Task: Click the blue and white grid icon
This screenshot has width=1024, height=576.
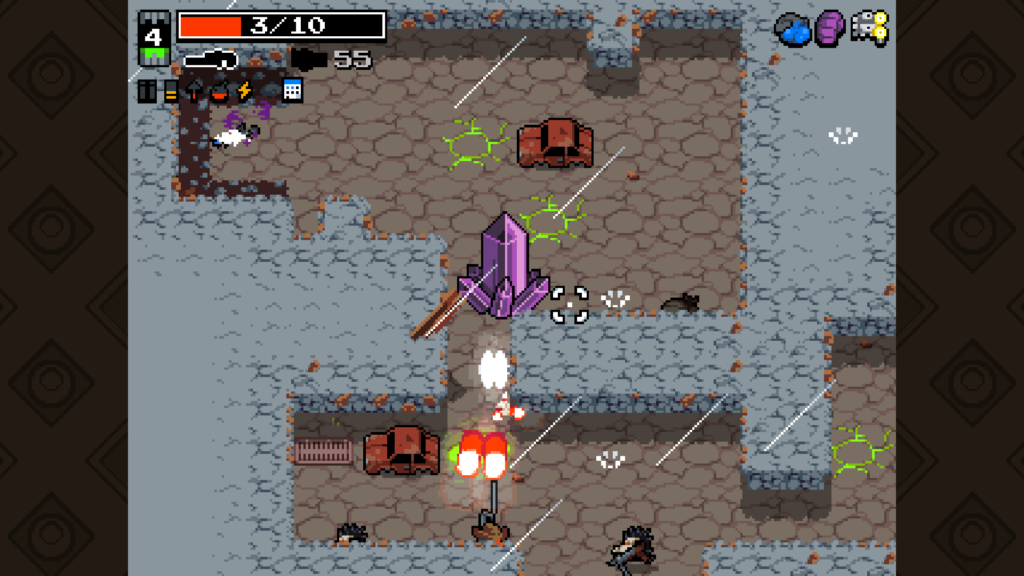Action: 292,90
